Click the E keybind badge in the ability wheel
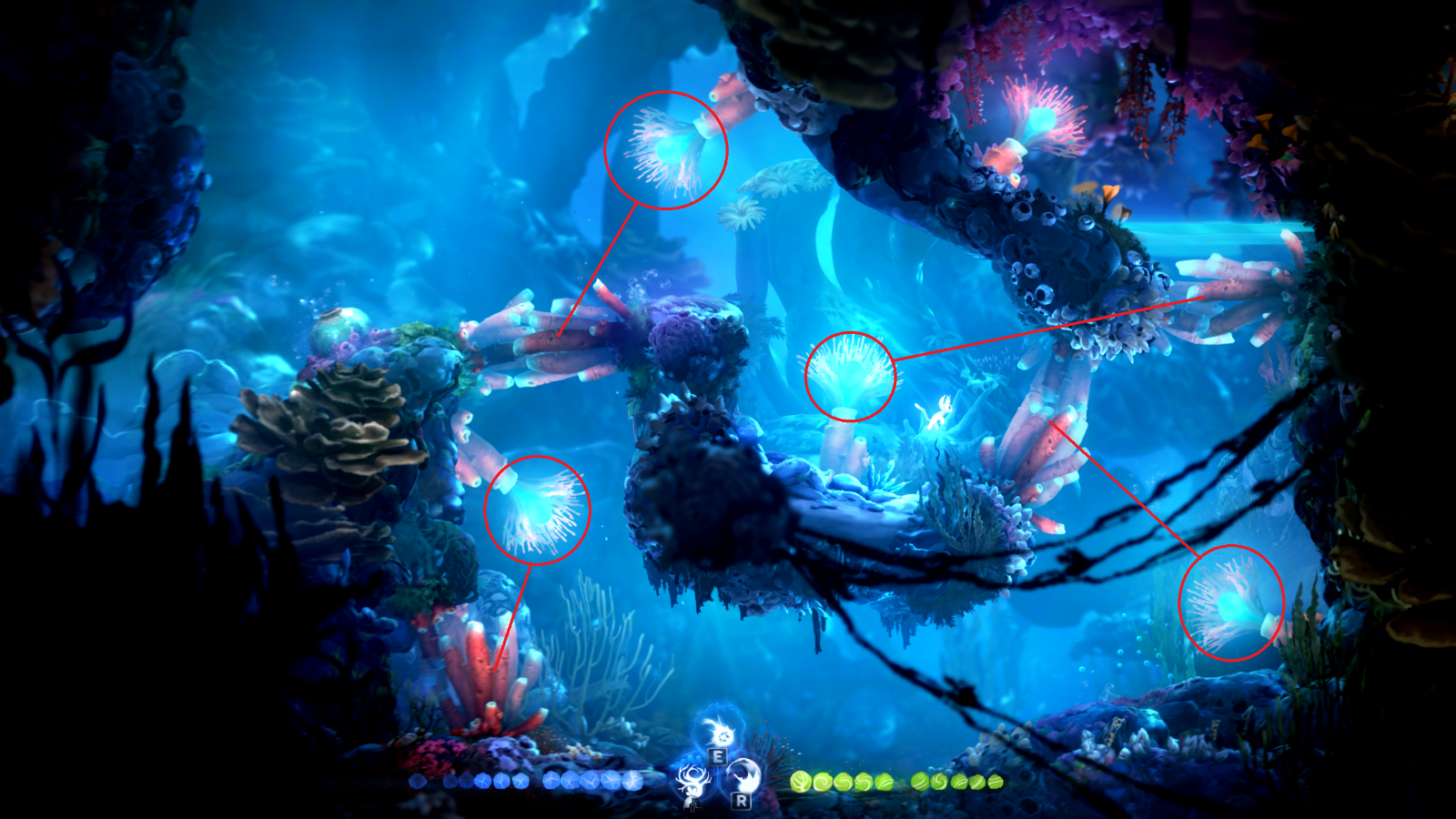This screenshot has height=819, width=1456. (717, 756)
